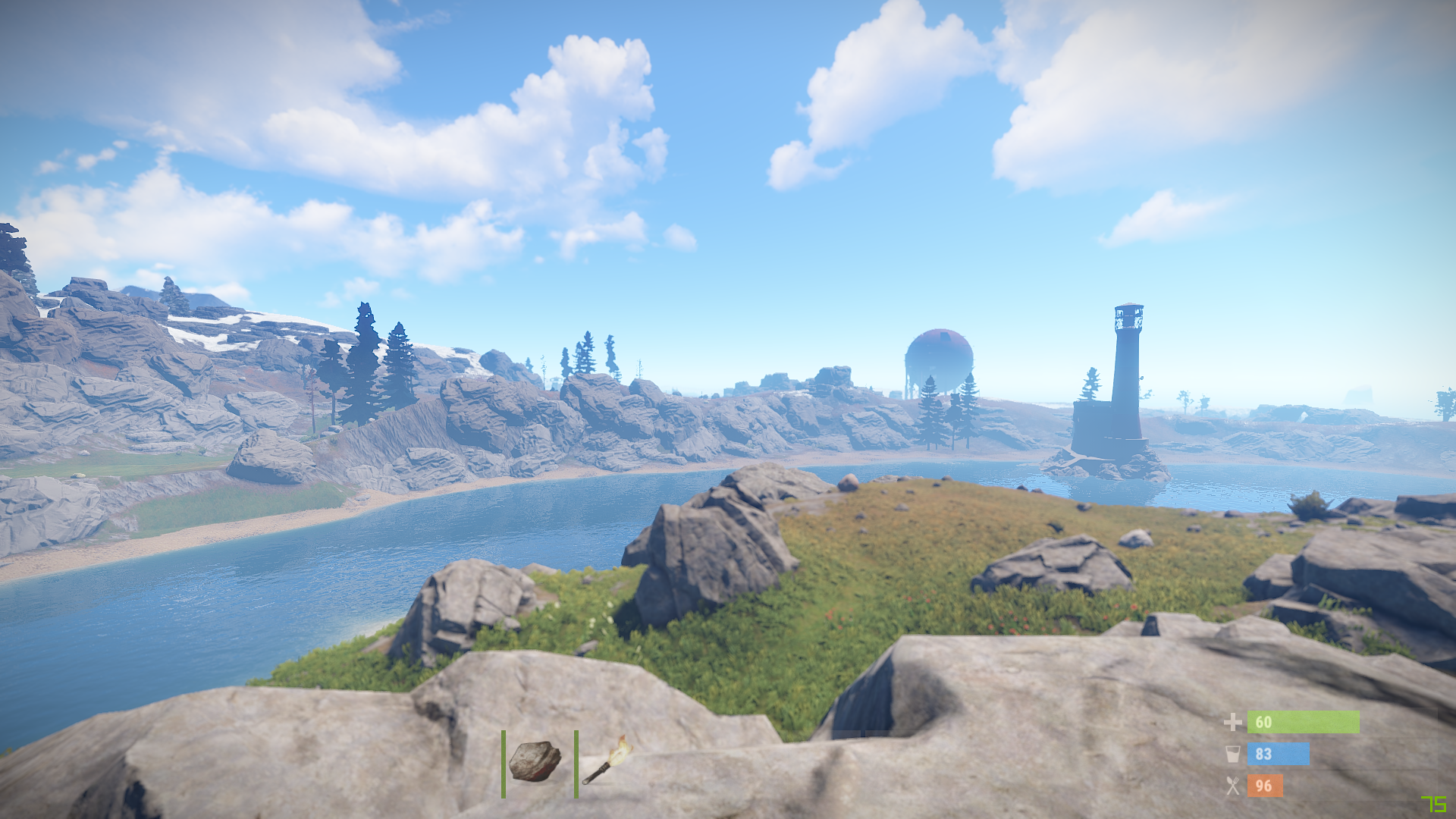Select the torch hotbar slot
Viewport: 1456px width, 819px height.
pyautogui.click(x=607, y=761)
